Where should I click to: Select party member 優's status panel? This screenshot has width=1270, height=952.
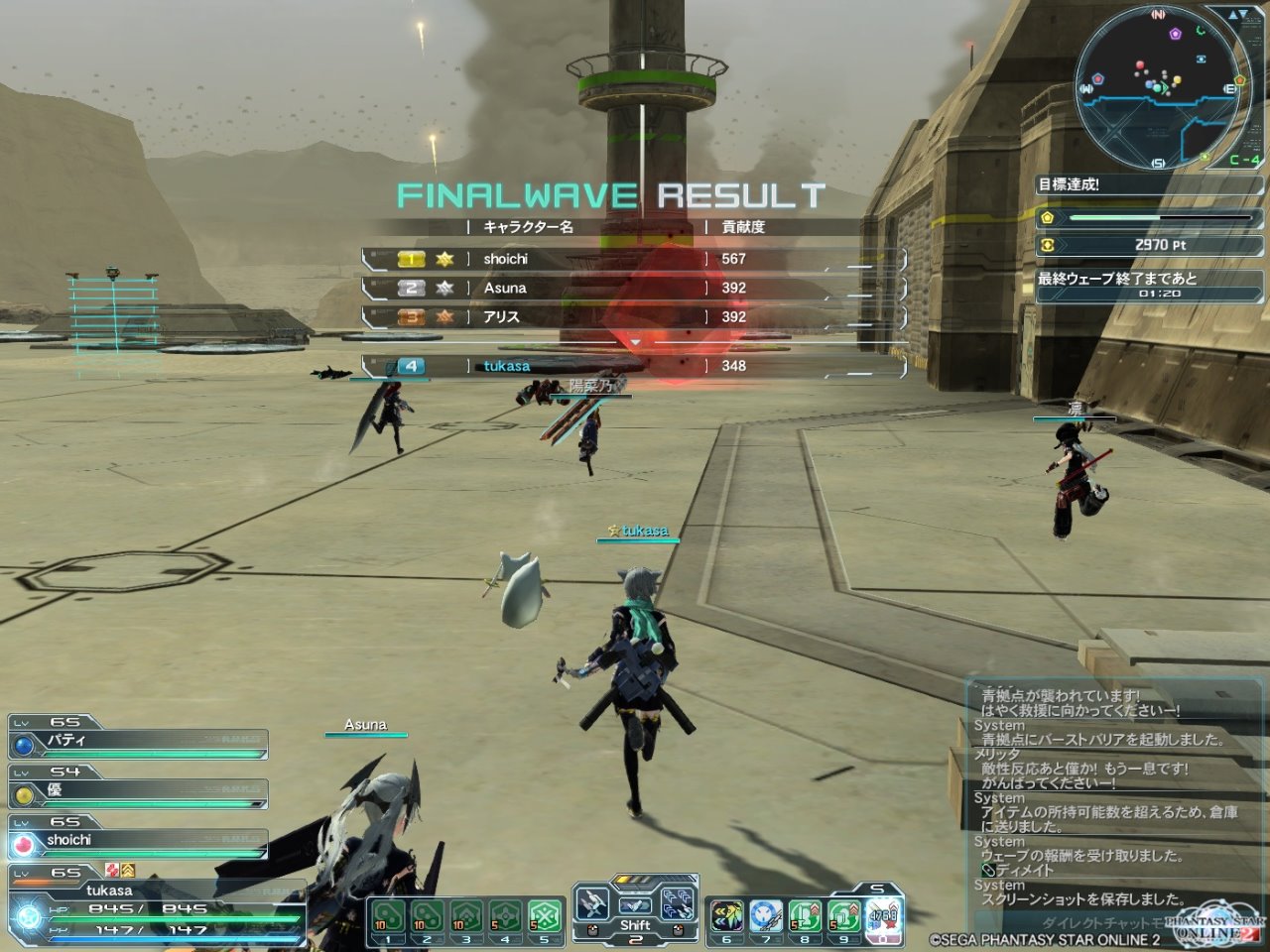point(139,791)
